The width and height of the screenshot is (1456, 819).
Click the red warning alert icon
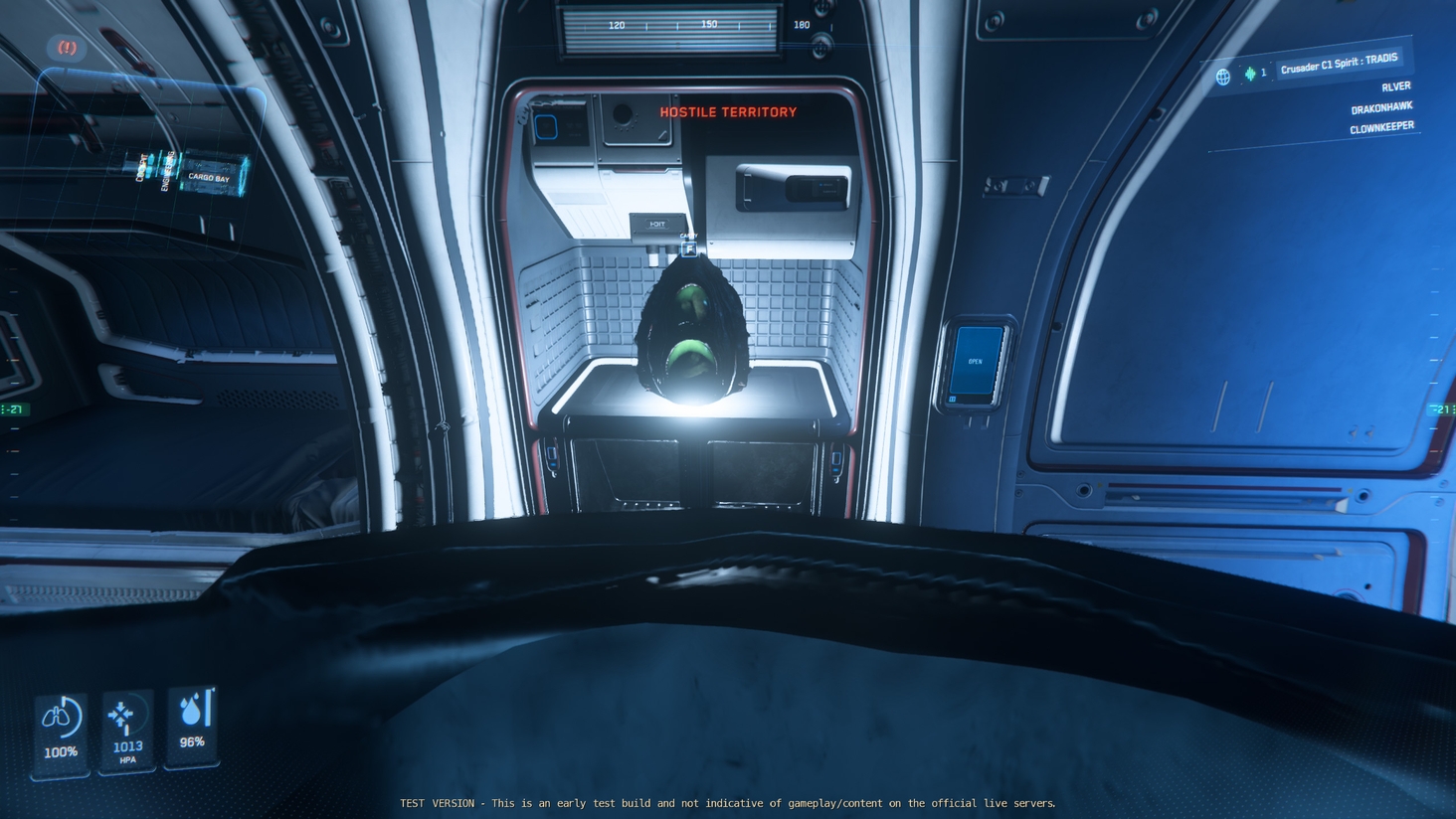[67, 47]
